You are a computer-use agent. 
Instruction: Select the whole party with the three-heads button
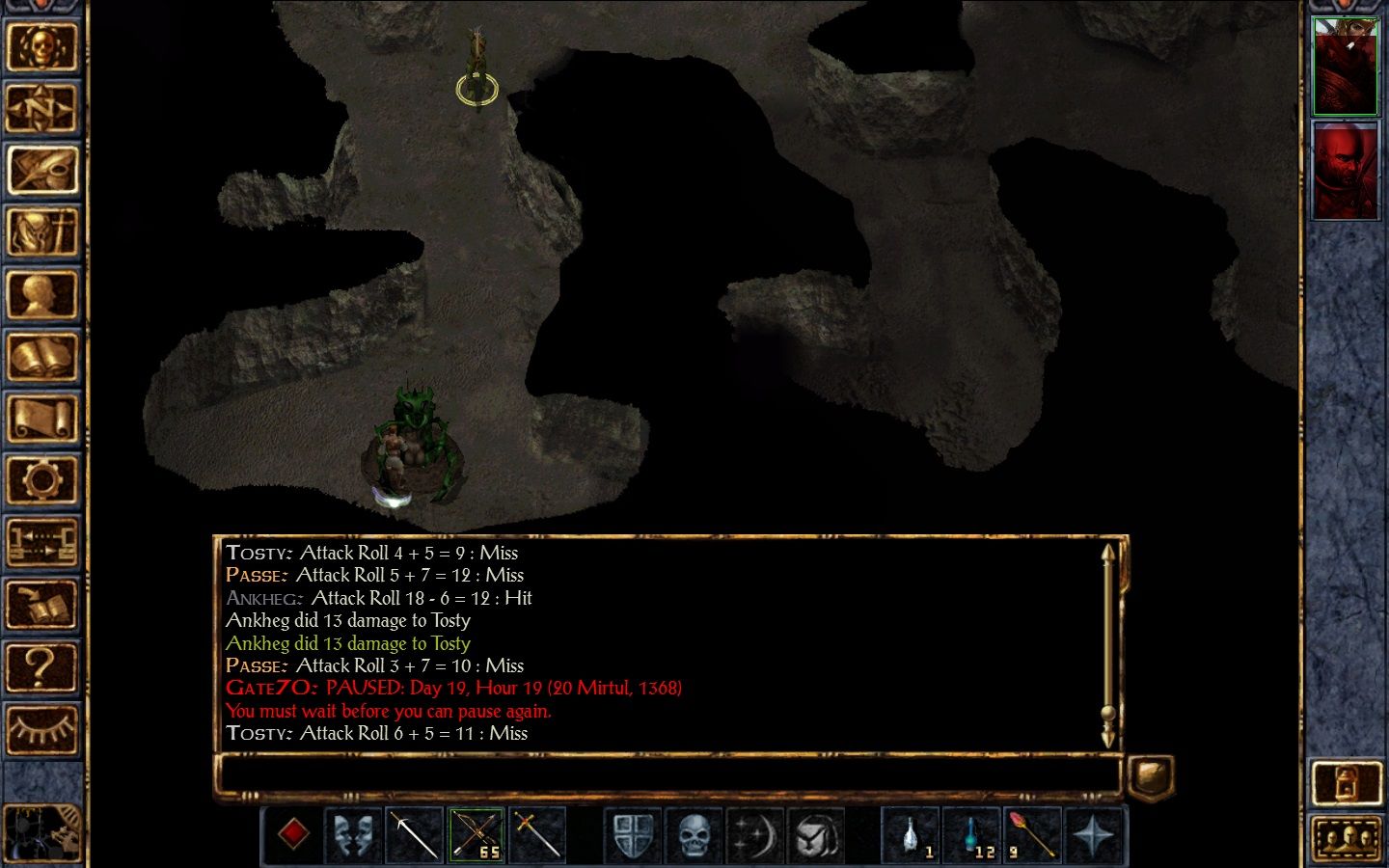point(1347,837)
